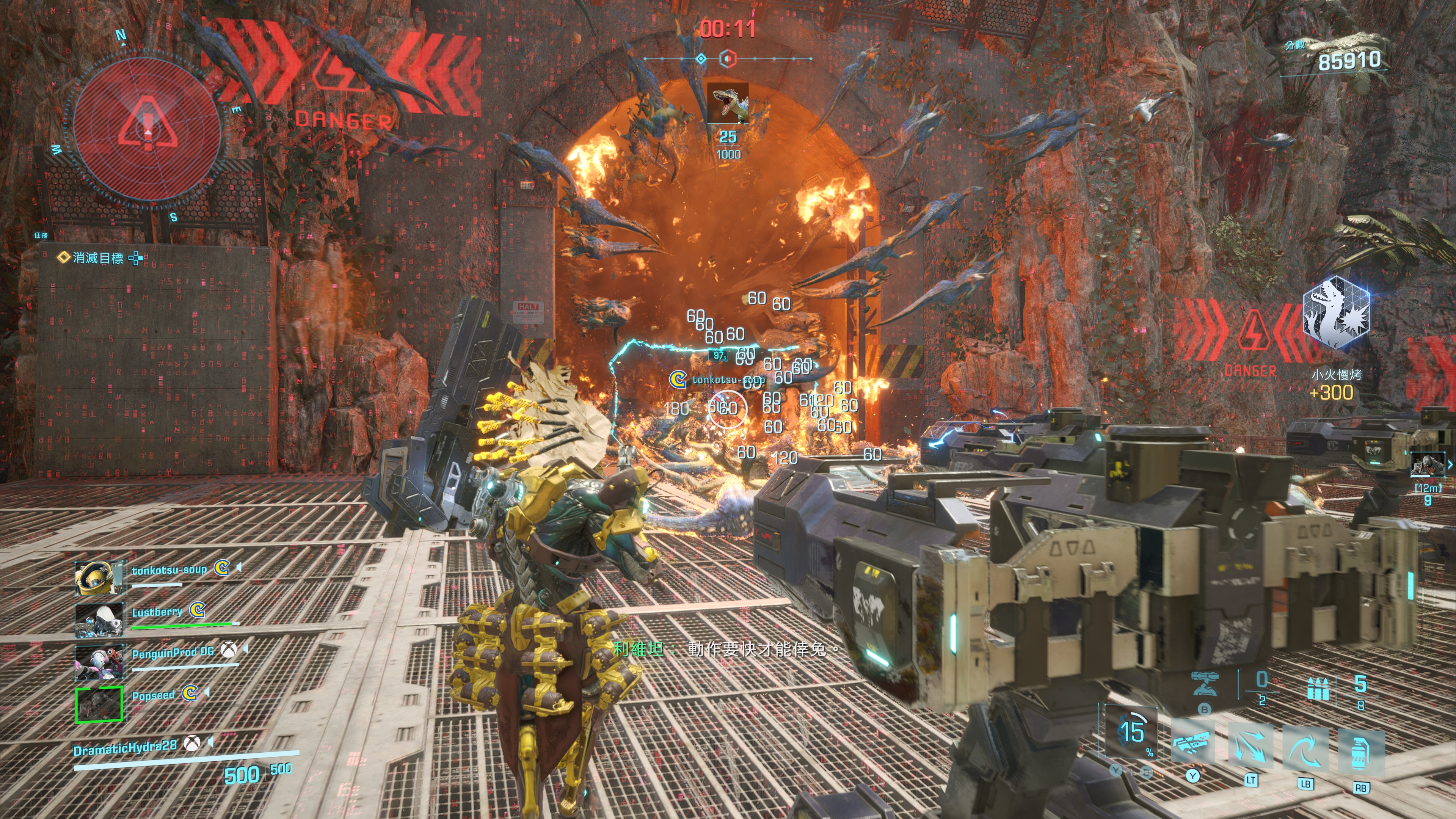
Task: Select tonkotsu-soup's yellow exosuit portrait
Action: (x=98, y=577)
